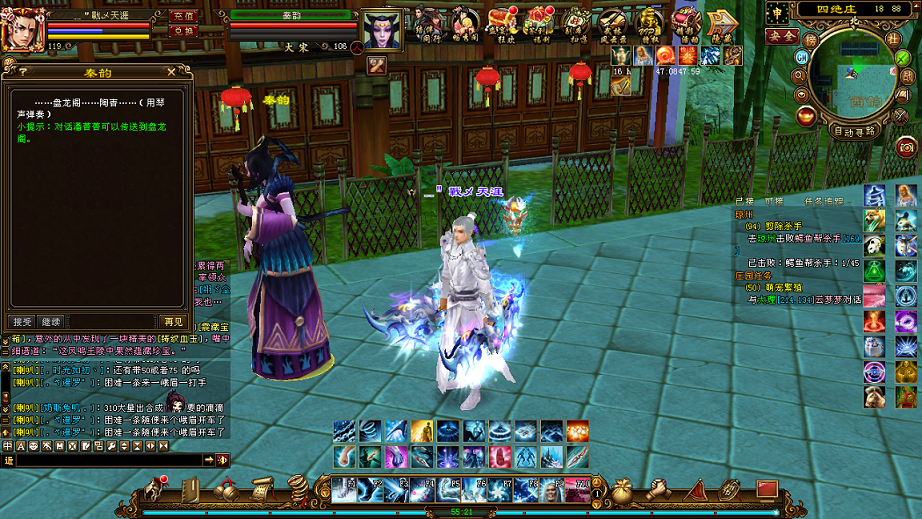922x519 pixels.
Task: Open the camera screenshot button
Action: pos(907,146)
